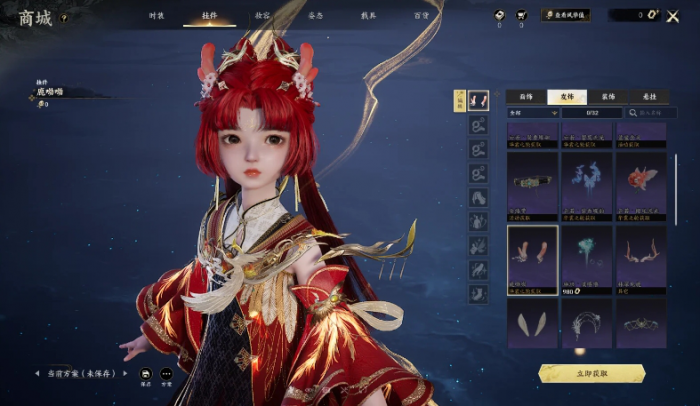Choose the teal glowing ornament costing 980
Viewport: 700px width, 406px height.
pos(586,258)
